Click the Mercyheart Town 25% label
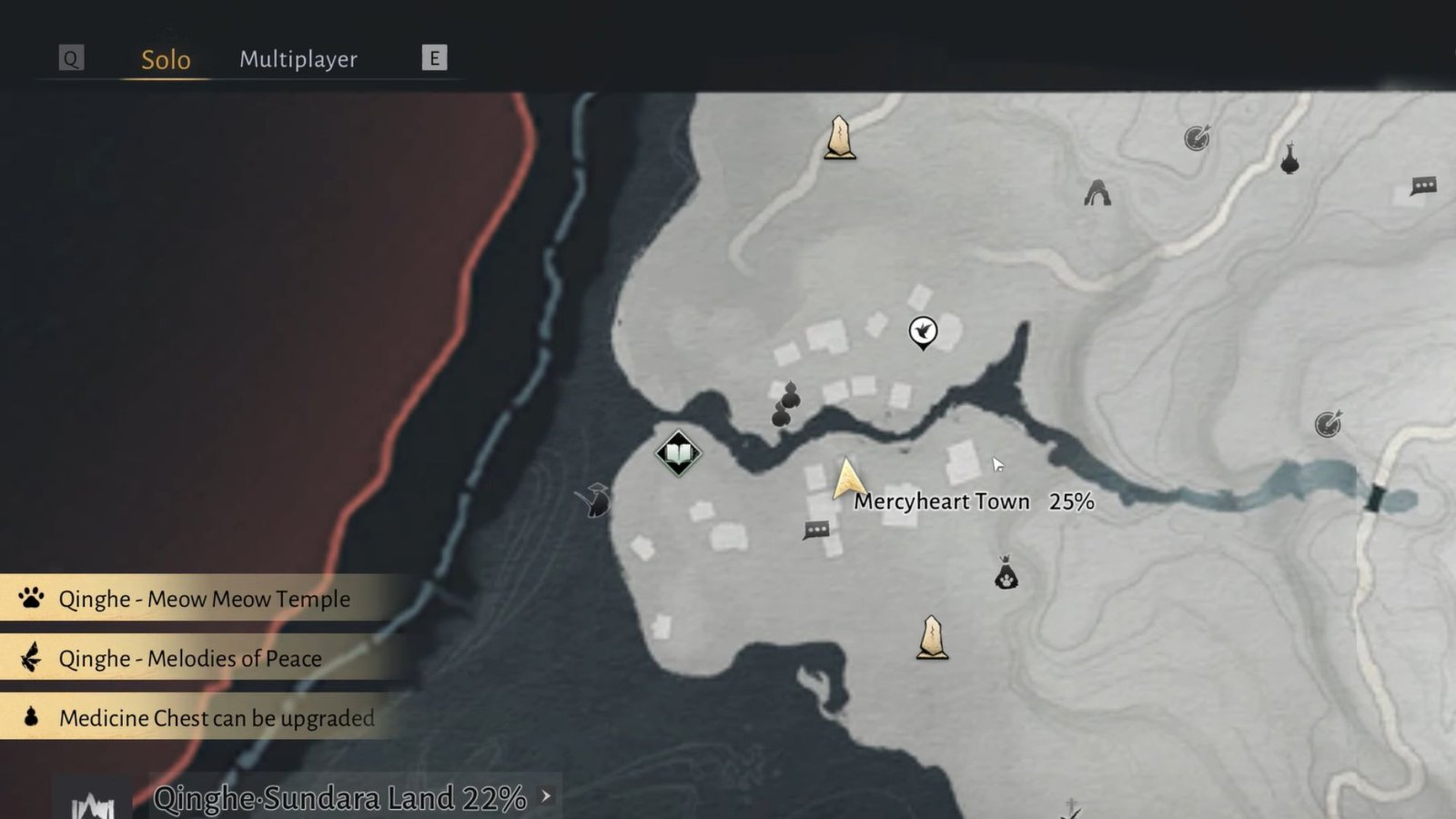Image resolution: width=1456 pixels, height=819 pixels. [973, 501]
